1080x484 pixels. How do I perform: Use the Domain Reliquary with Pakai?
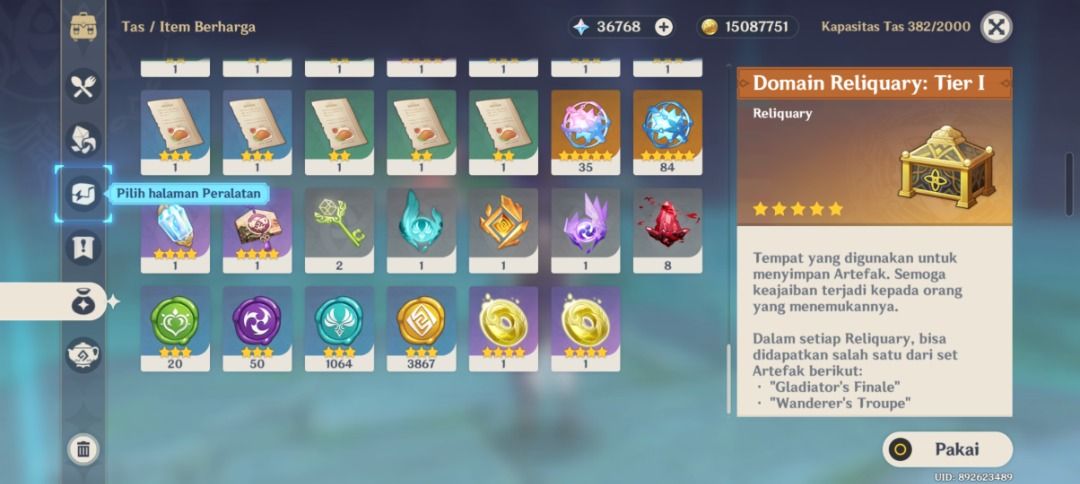947,449
